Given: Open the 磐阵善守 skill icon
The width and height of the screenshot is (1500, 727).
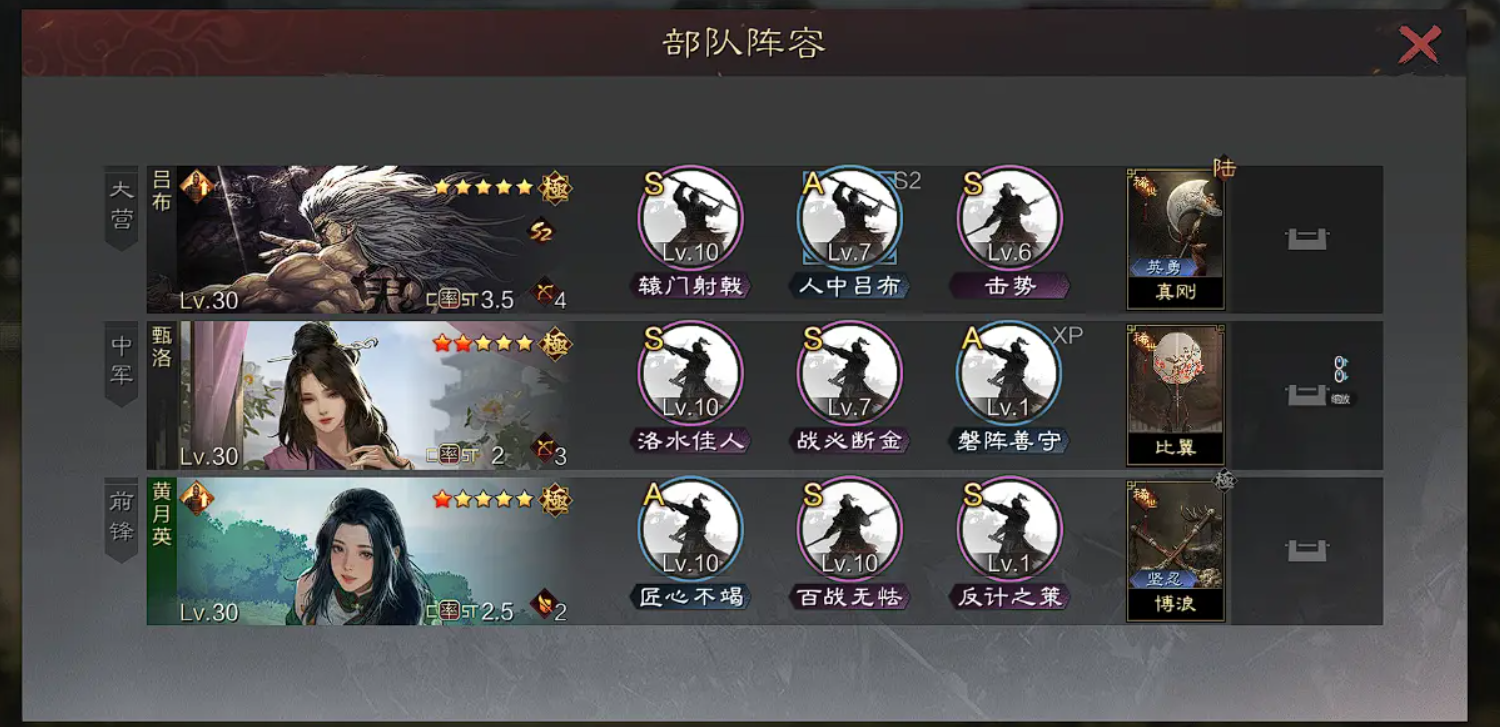Looking at the screenshot, I should click(x=1010, y=372).
